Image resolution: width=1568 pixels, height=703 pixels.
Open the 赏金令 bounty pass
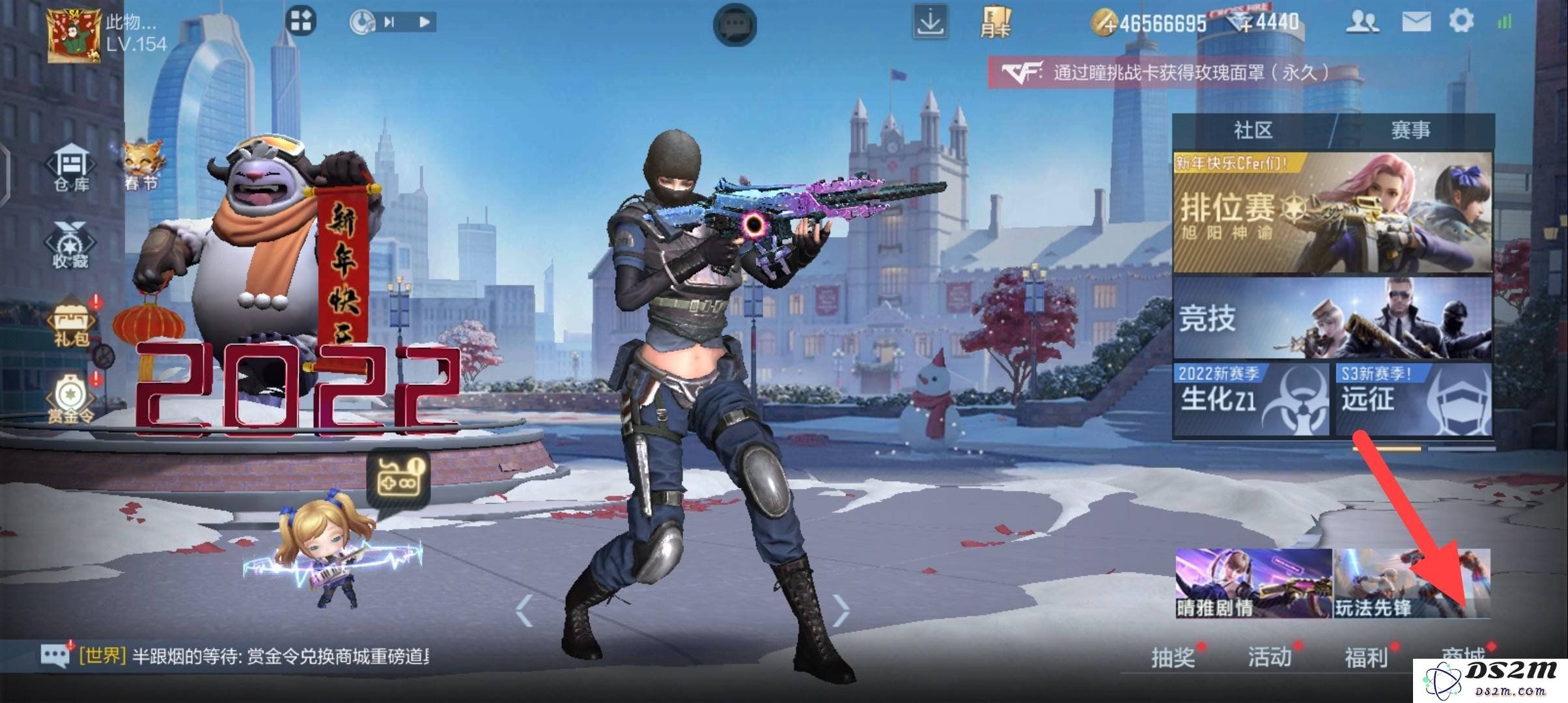(x=70, y=398)
